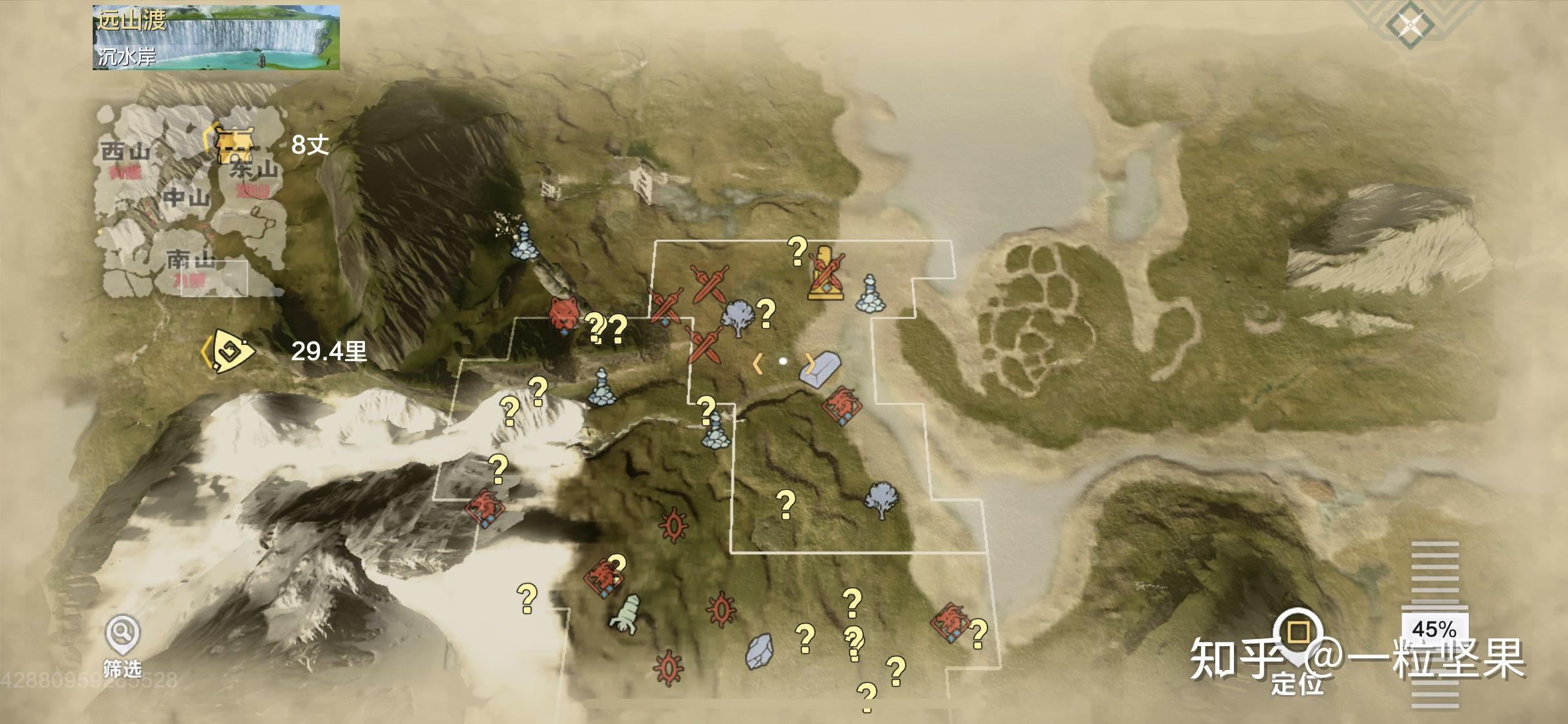Select the golden statue map marker
Screen dimensions: 1568x724
pos(826,274)
